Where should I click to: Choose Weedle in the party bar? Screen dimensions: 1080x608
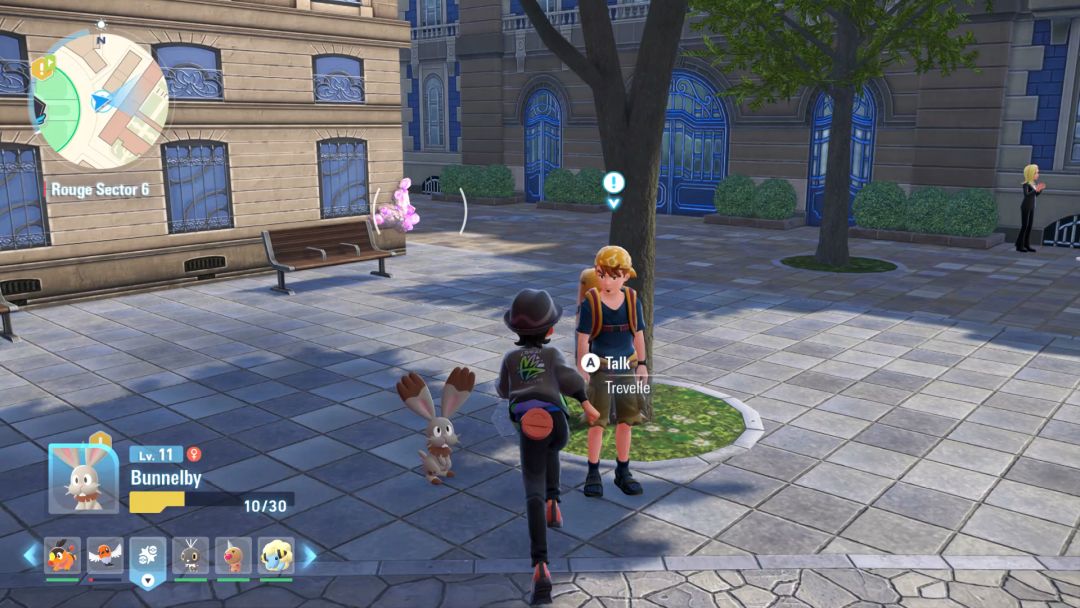point(233,555)
